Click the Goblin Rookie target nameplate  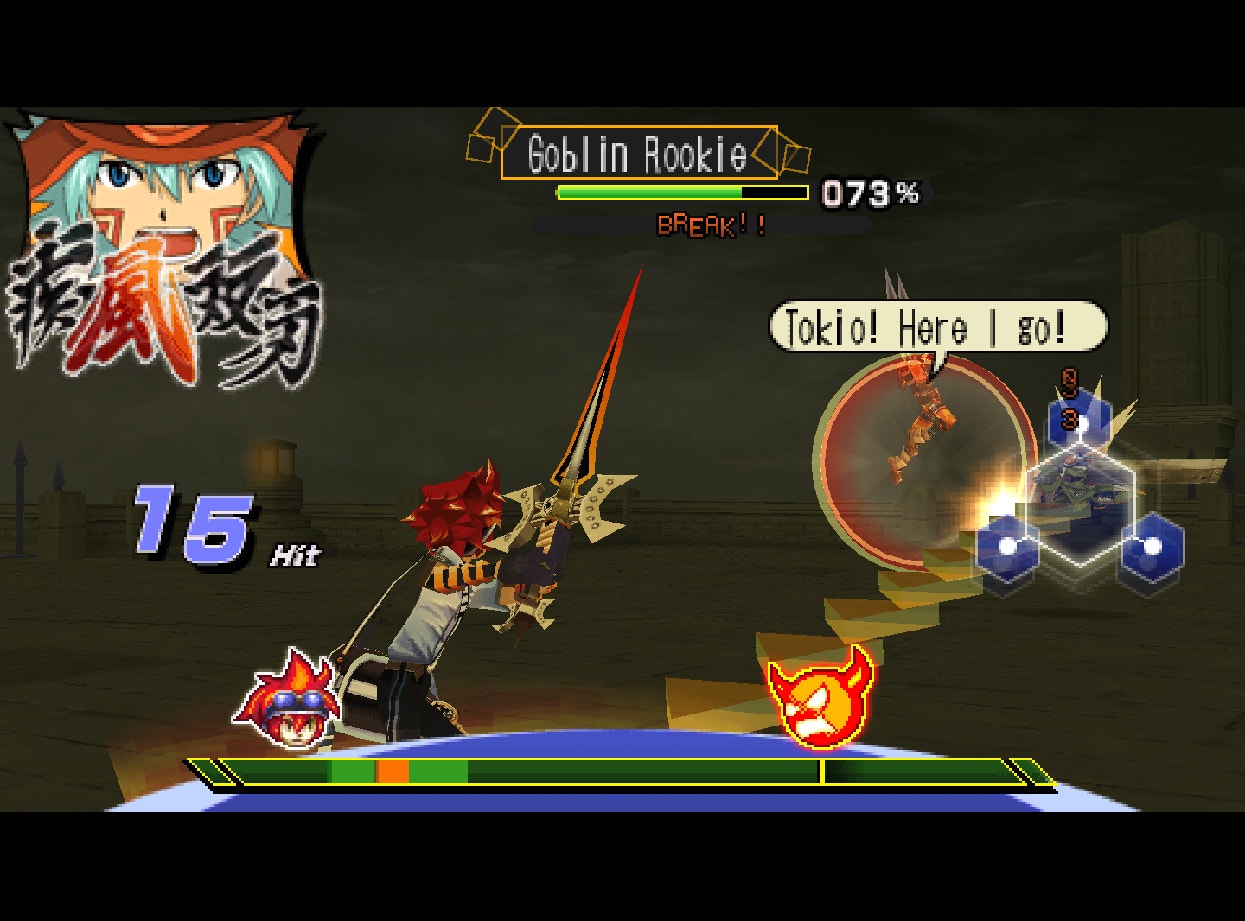pos(638,154)
